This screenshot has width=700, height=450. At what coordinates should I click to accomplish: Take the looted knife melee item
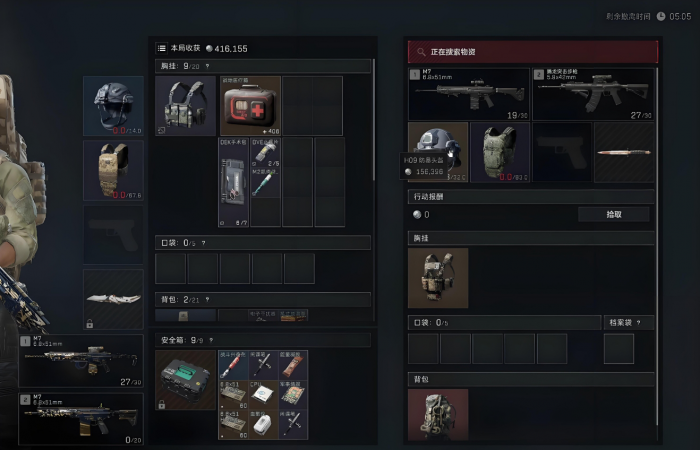coord(625,152)
